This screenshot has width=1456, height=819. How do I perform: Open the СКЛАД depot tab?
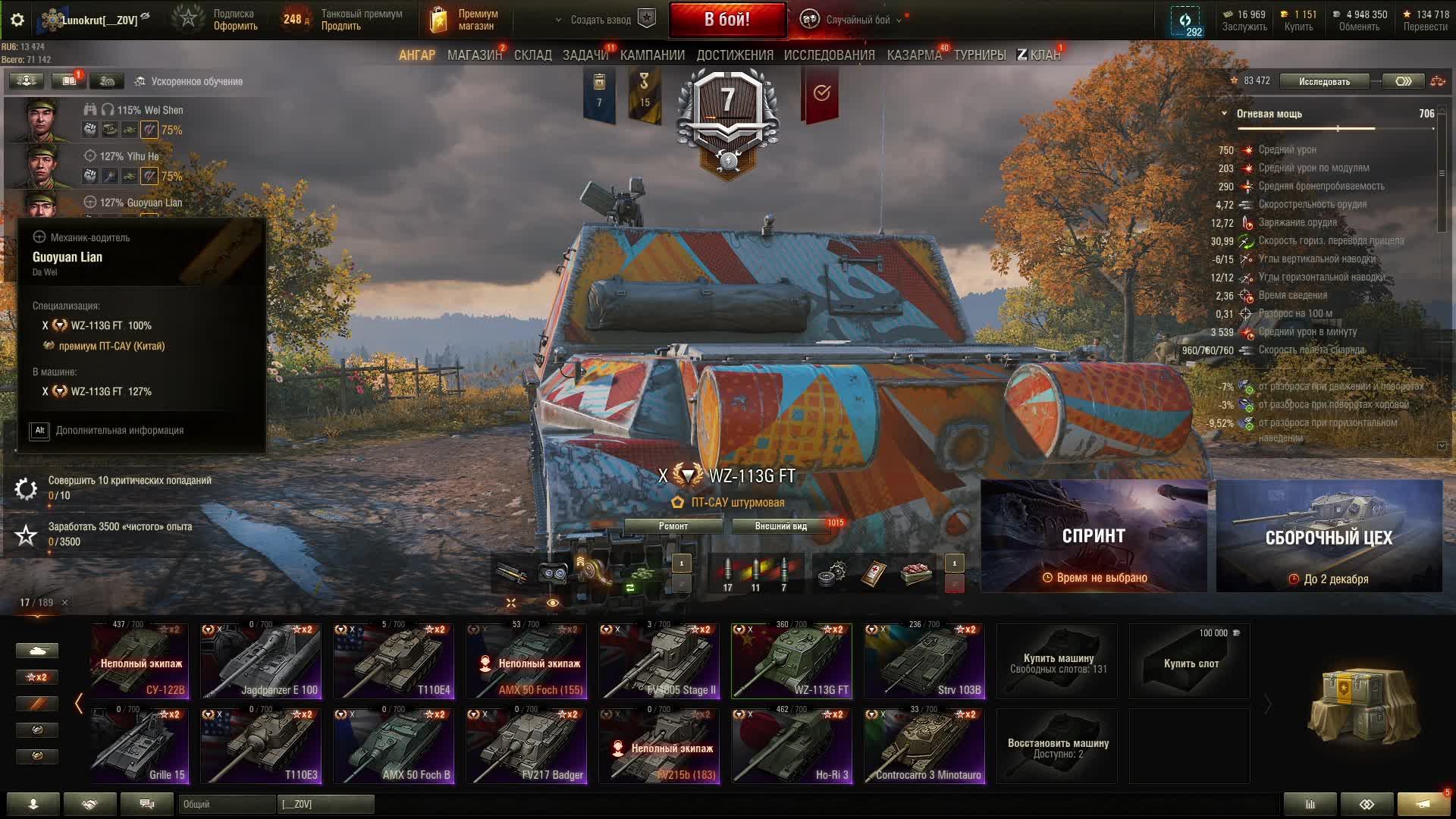pos(532,55)
